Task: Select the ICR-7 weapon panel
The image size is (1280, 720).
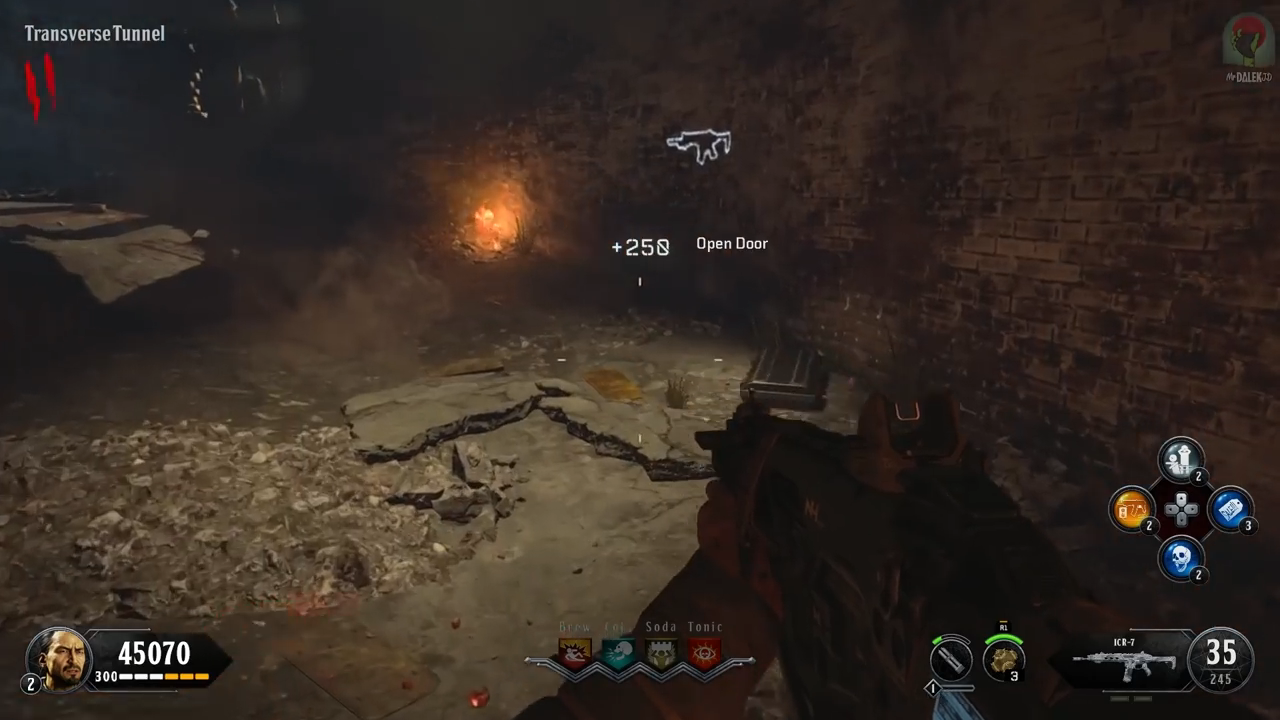Action: pyautogui.click(x=1122, y=660)
